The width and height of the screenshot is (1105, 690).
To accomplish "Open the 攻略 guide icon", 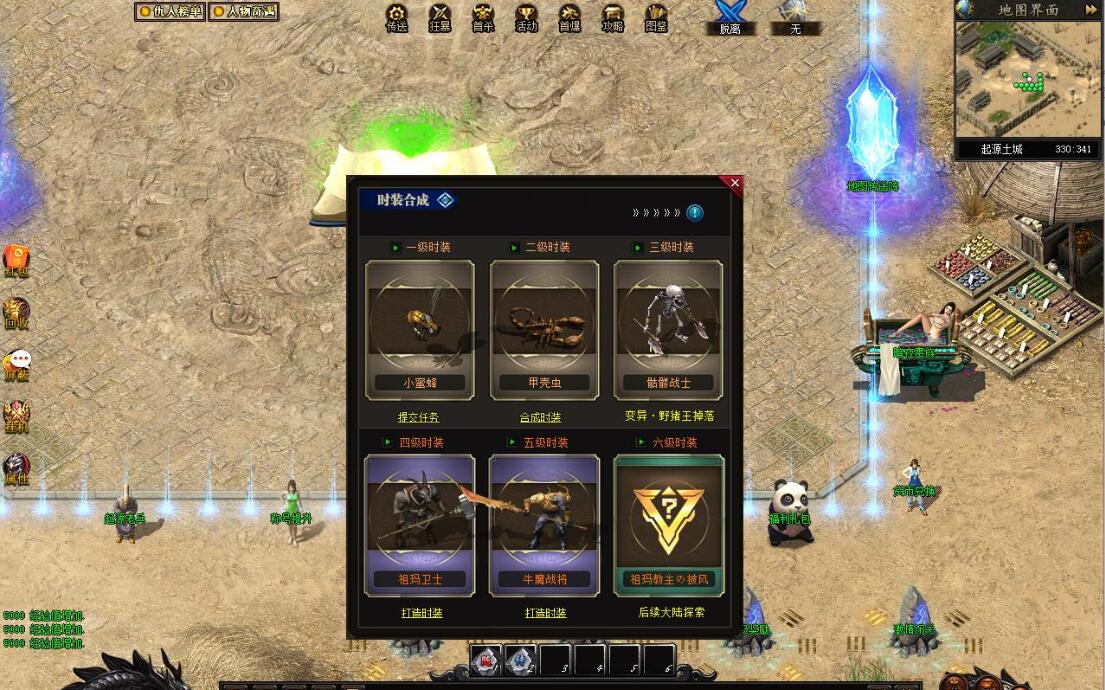I will [x=613, y=17].
